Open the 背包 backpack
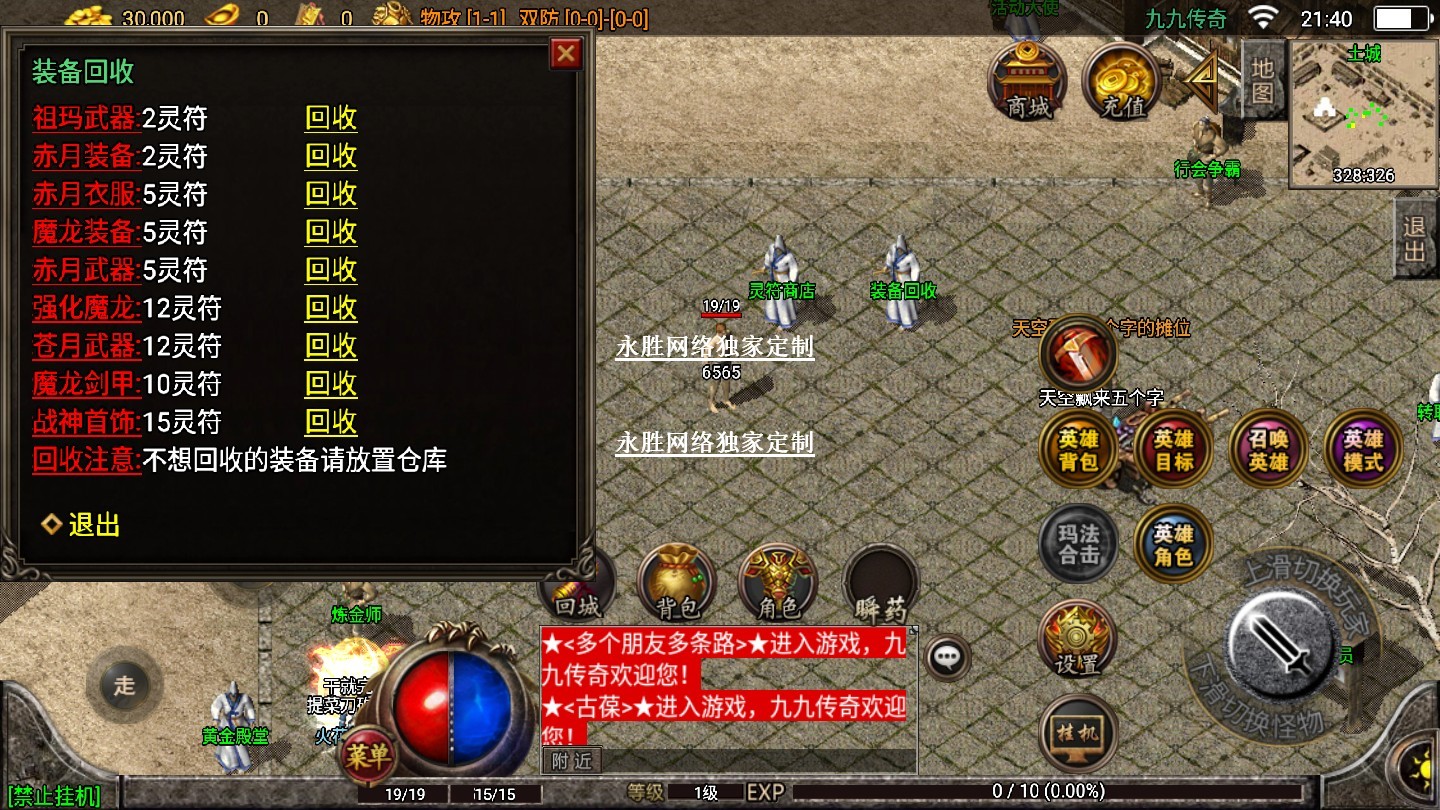This screenshot has width=1440, height=810. click(x=676, y=582)
